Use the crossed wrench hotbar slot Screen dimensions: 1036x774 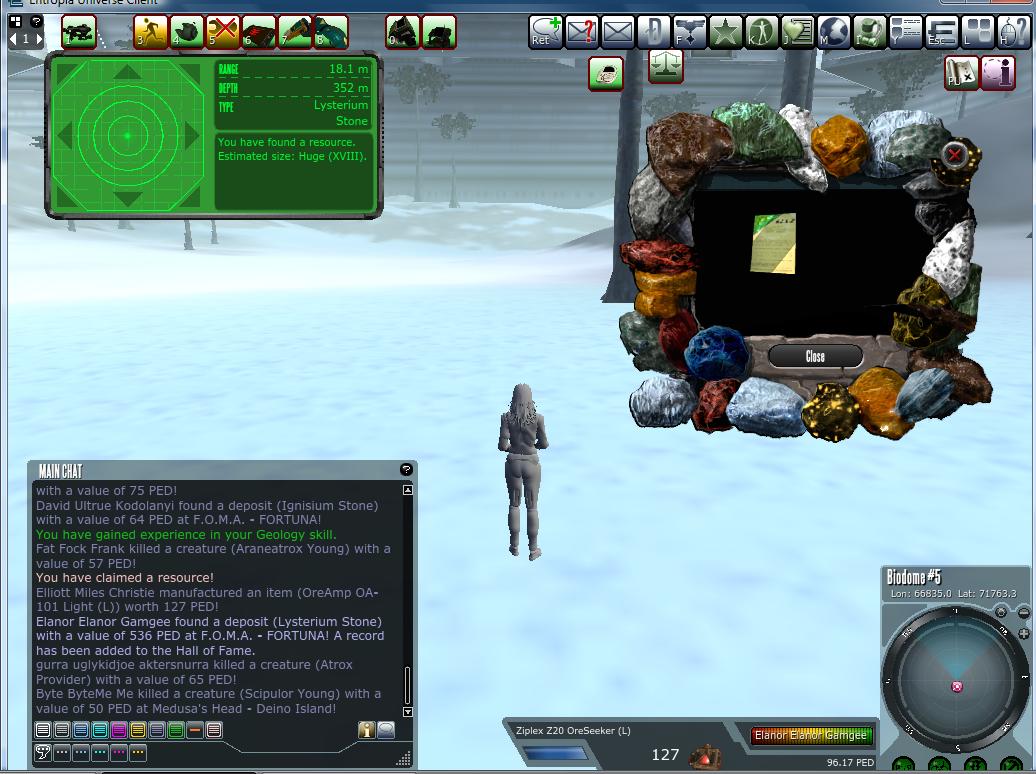(x=223, y=32)
